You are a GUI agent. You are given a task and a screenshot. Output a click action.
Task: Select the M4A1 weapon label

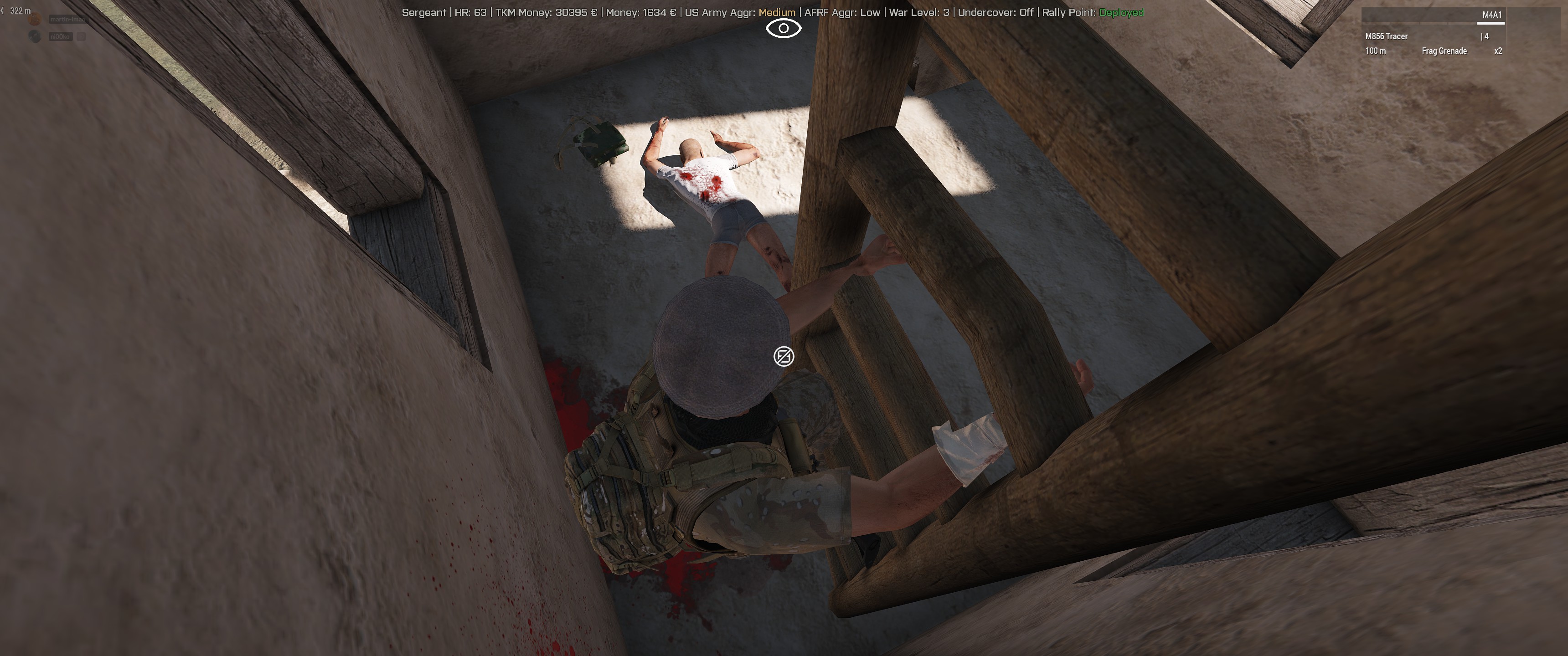1491,15
